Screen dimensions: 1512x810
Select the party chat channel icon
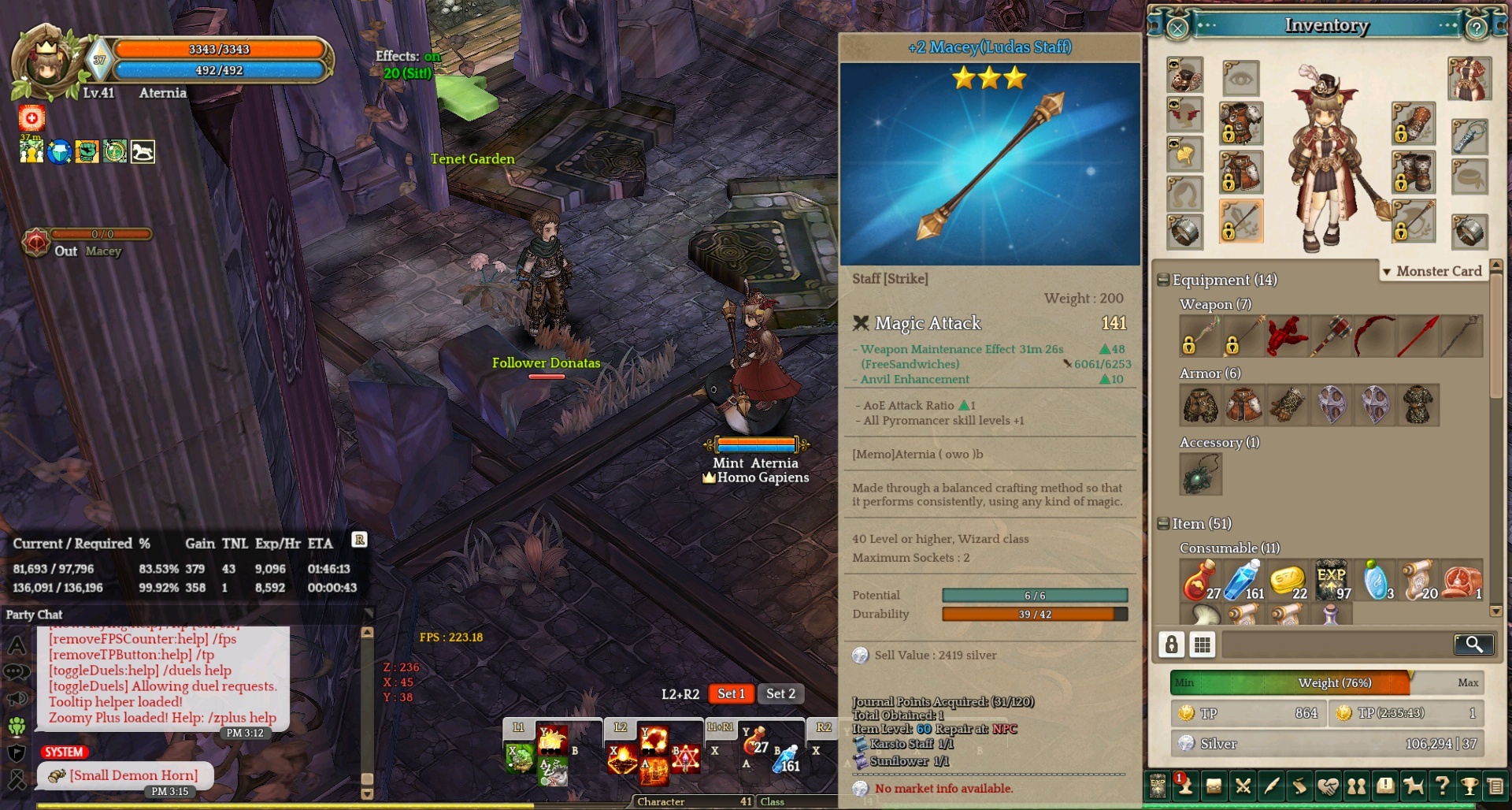click(17, 726)
